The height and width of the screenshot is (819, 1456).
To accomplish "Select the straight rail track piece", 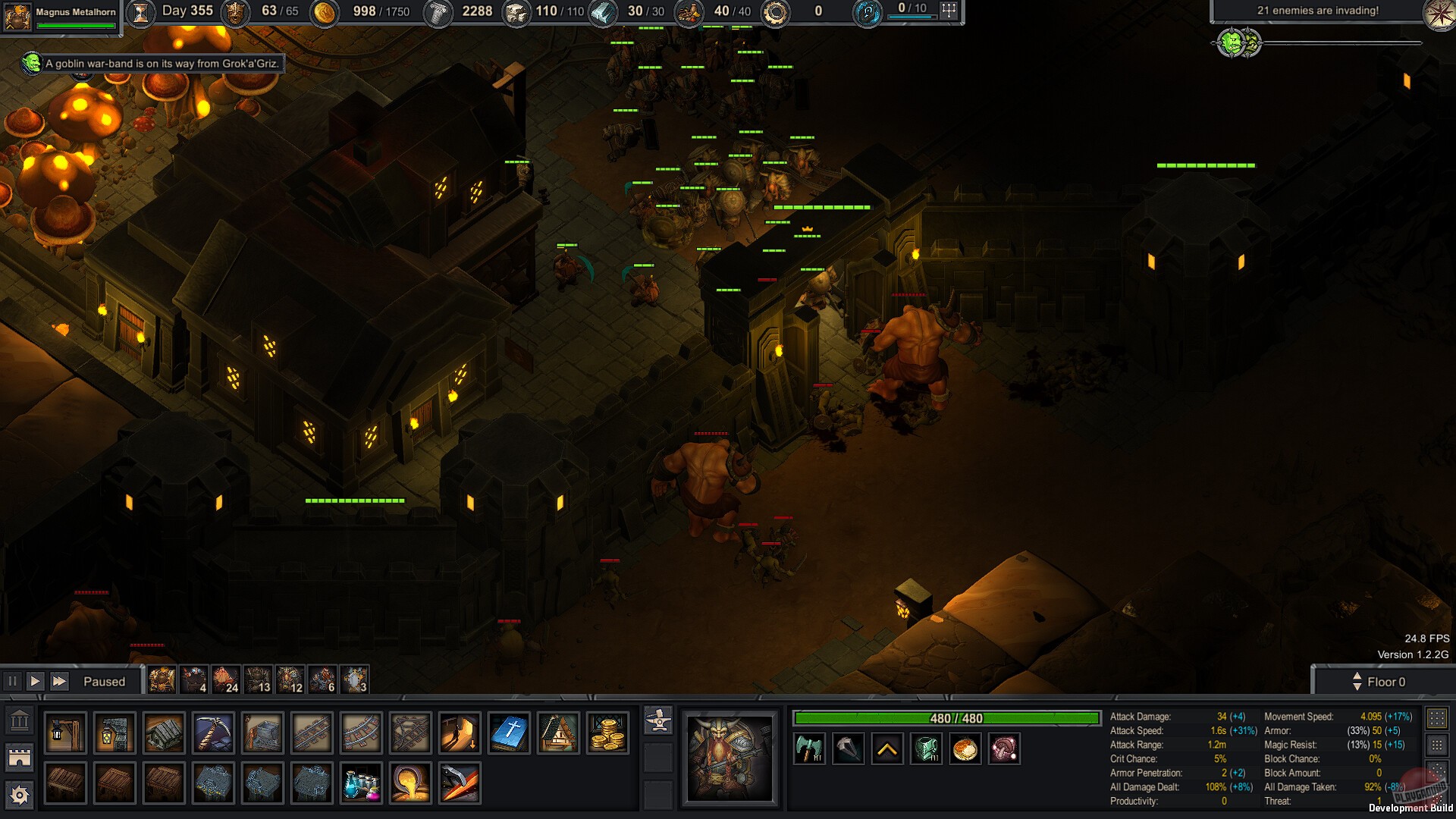I will (312, 732).
